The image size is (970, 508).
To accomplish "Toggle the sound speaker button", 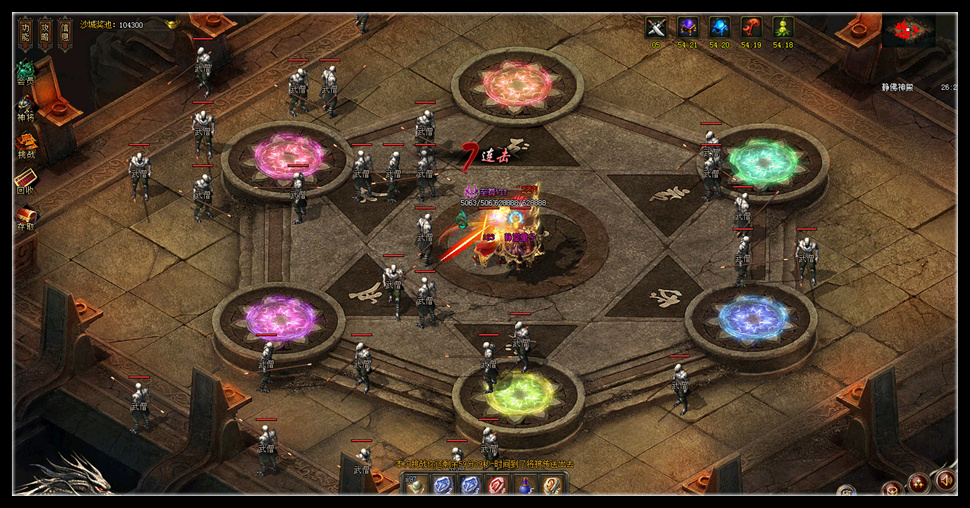I will click(x=943, y=481).
